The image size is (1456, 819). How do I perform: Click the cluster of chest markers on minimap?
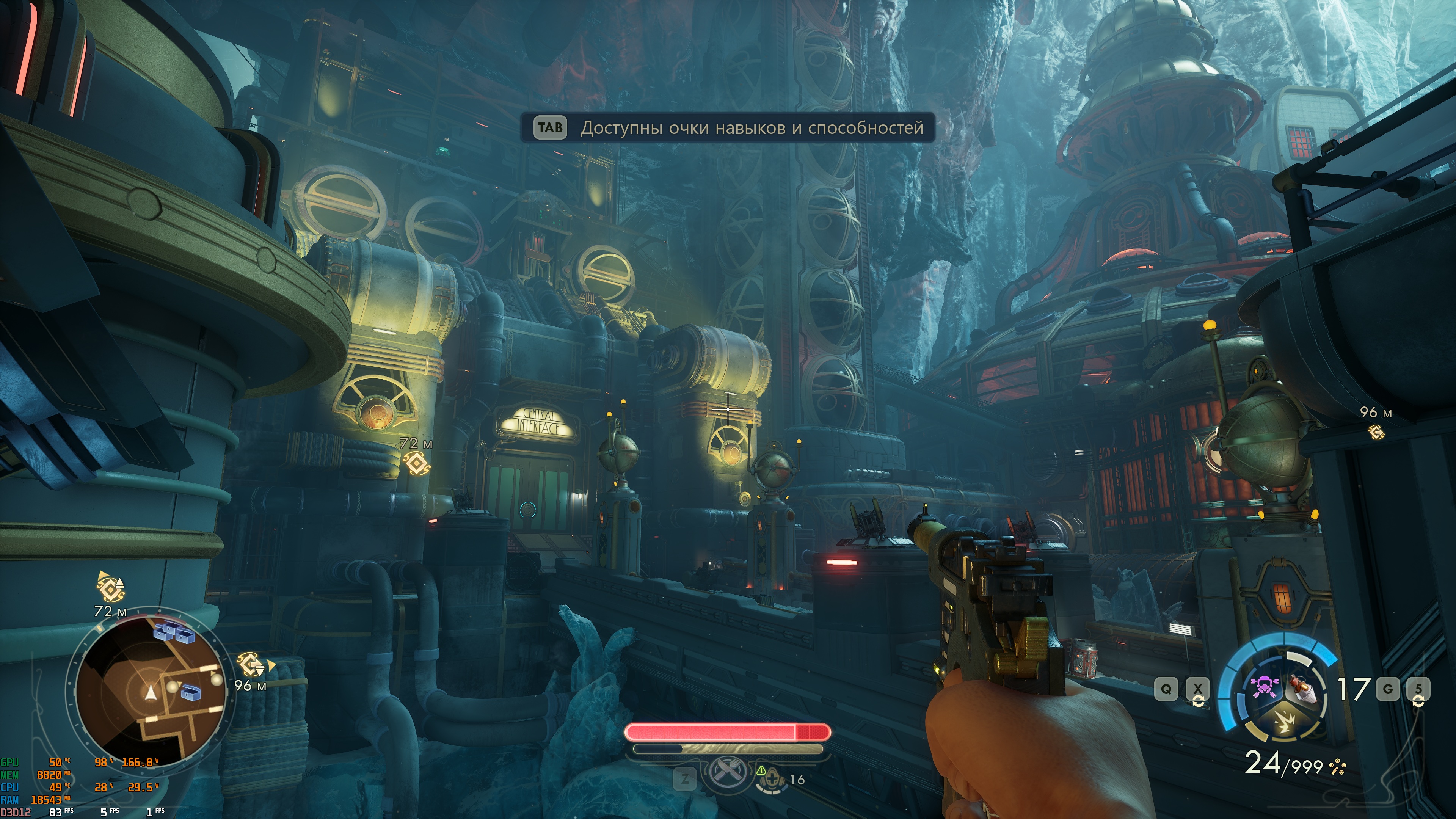point(174,632)
